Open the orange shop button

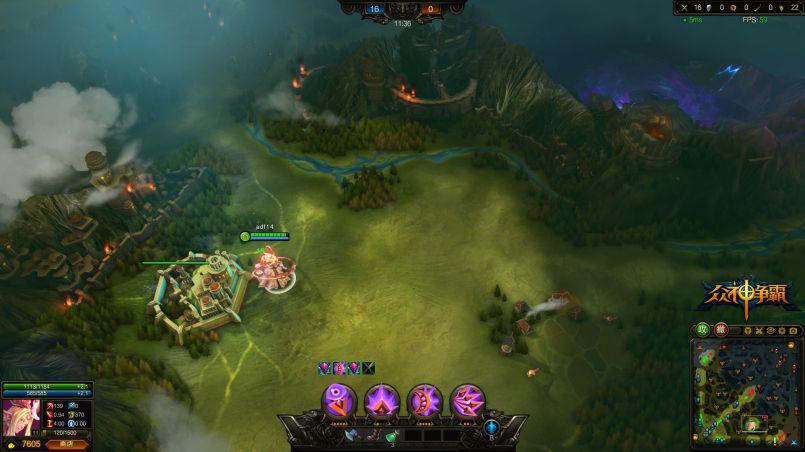(x=67, y=443)
